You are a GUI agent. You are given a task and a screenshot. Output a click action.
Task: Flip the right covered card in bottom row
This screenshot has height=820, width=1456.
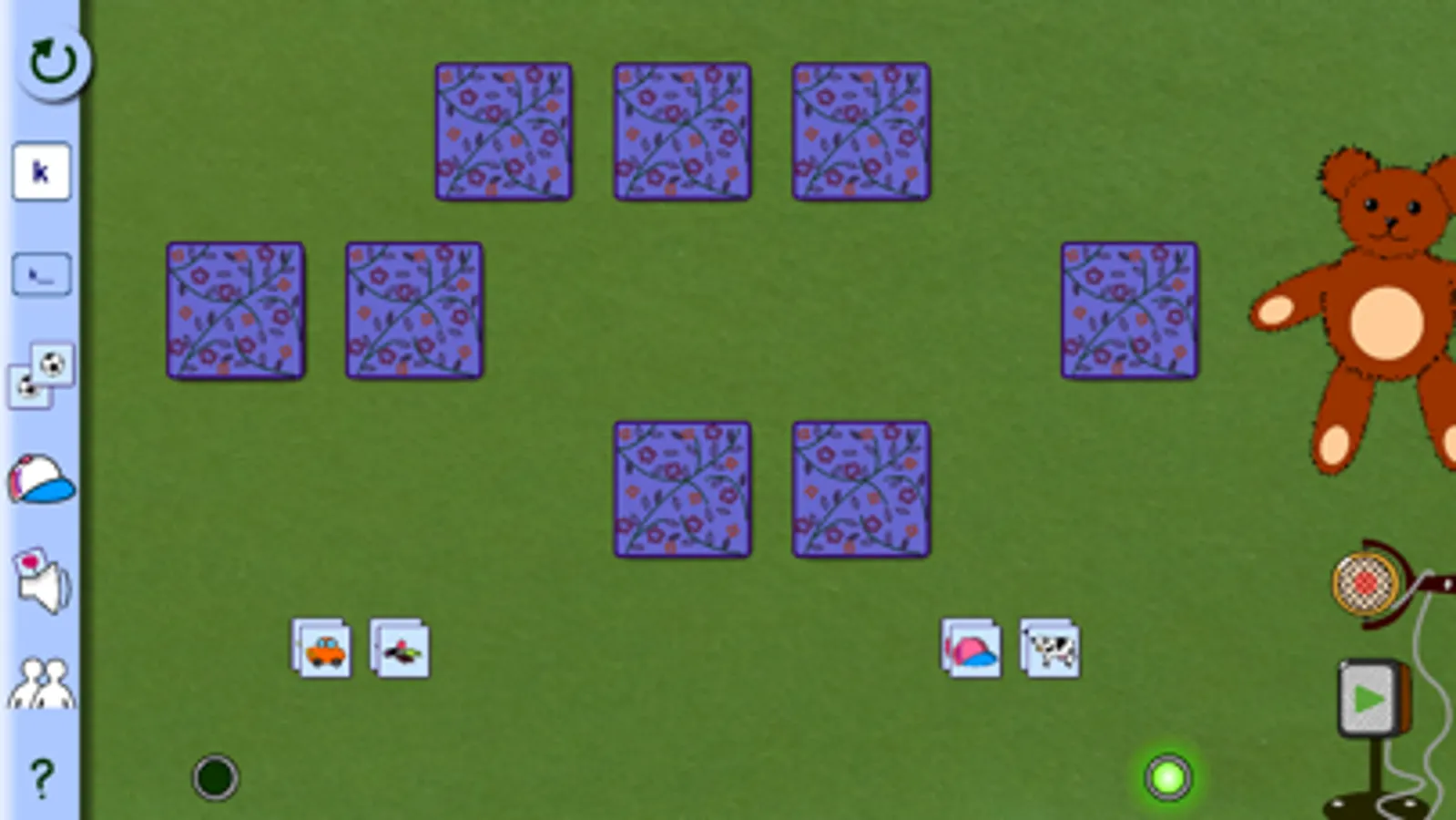(860, 488)
